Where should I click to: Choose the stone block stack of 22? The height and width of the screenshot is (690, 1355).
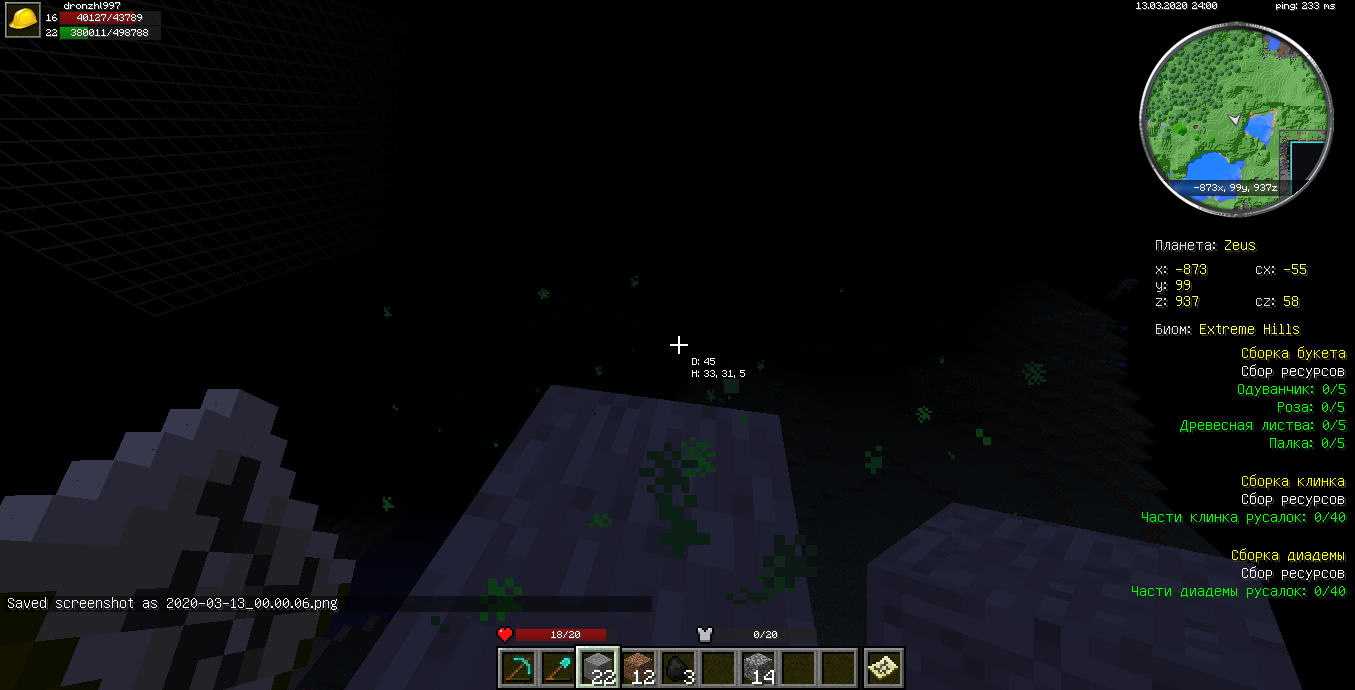pyautogui.click(x=597, y=668)
